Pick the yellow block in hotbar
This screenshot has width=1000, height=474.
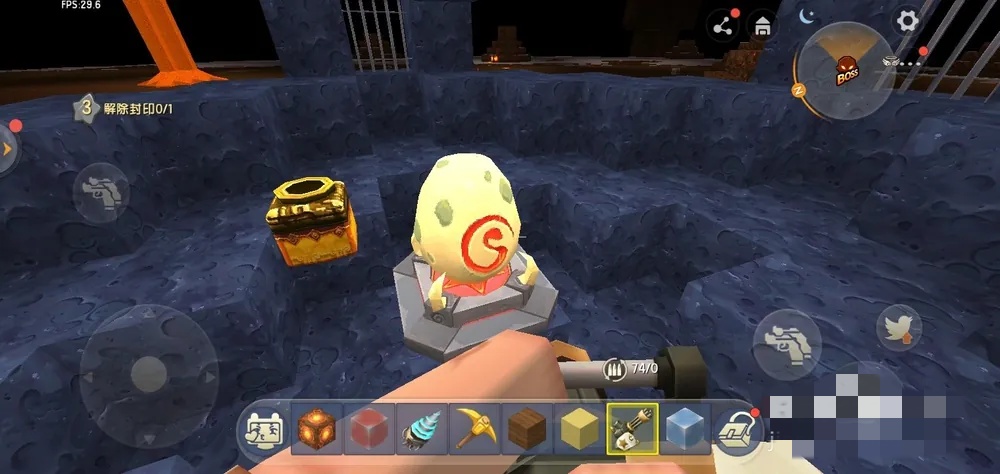pyautogui.click(x=578, y=428)
